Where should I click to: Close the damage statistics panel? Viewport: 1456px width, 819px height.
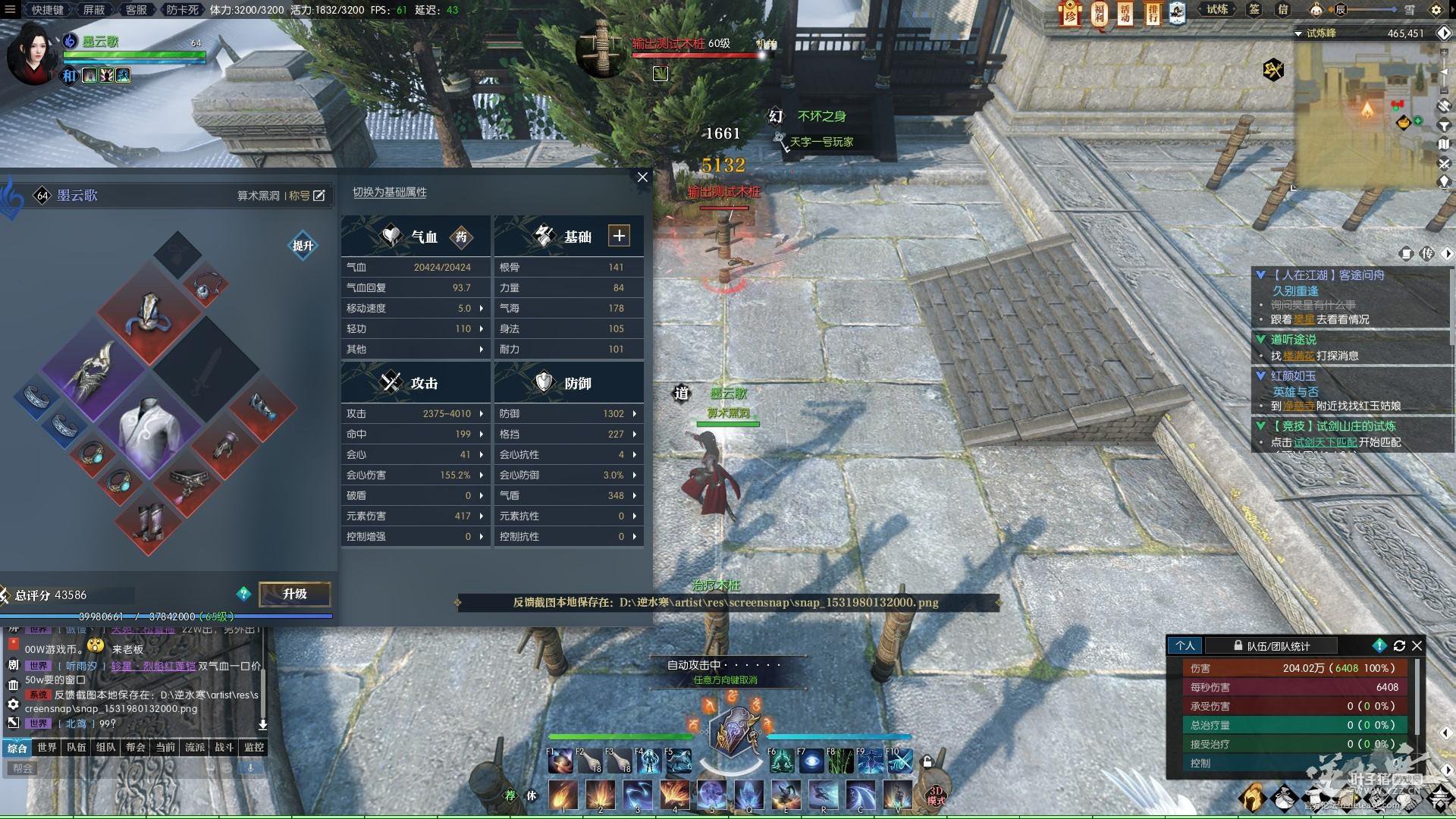pyautogui.click(x=1417, y=646)
